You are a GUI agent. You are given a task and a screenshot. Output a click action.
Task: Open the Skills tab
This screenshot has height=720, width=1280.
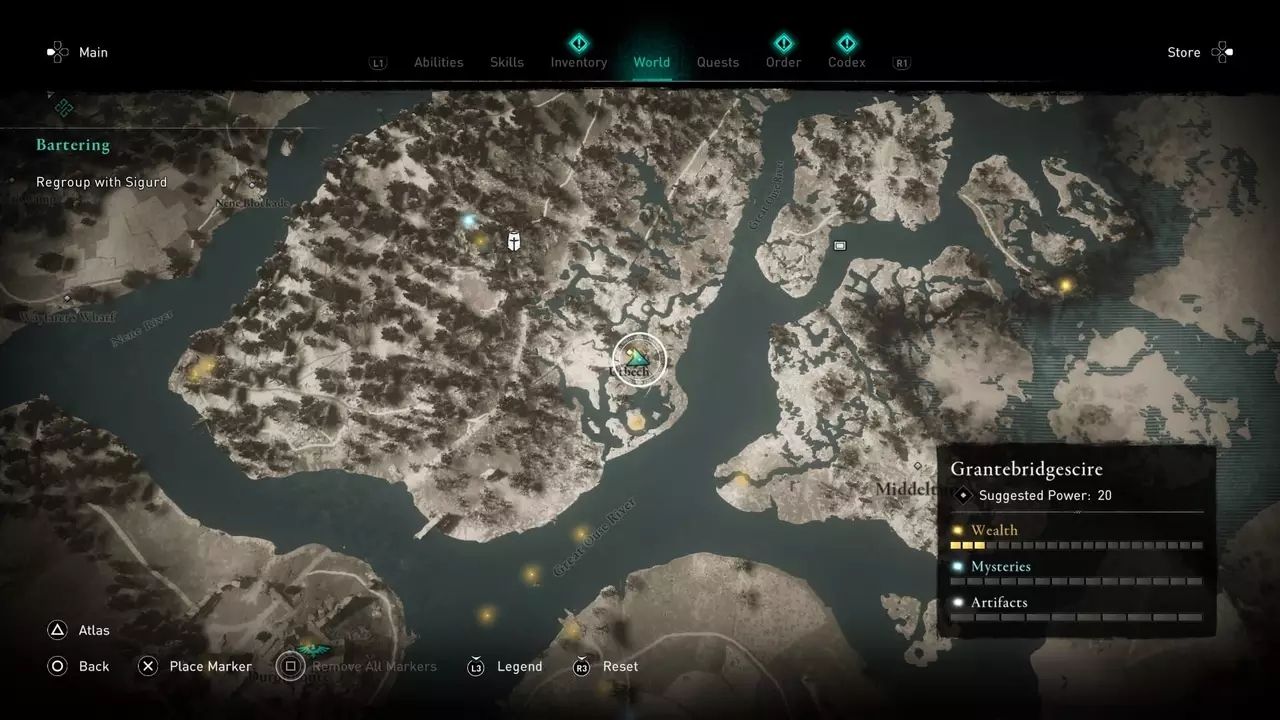point(507,62)
